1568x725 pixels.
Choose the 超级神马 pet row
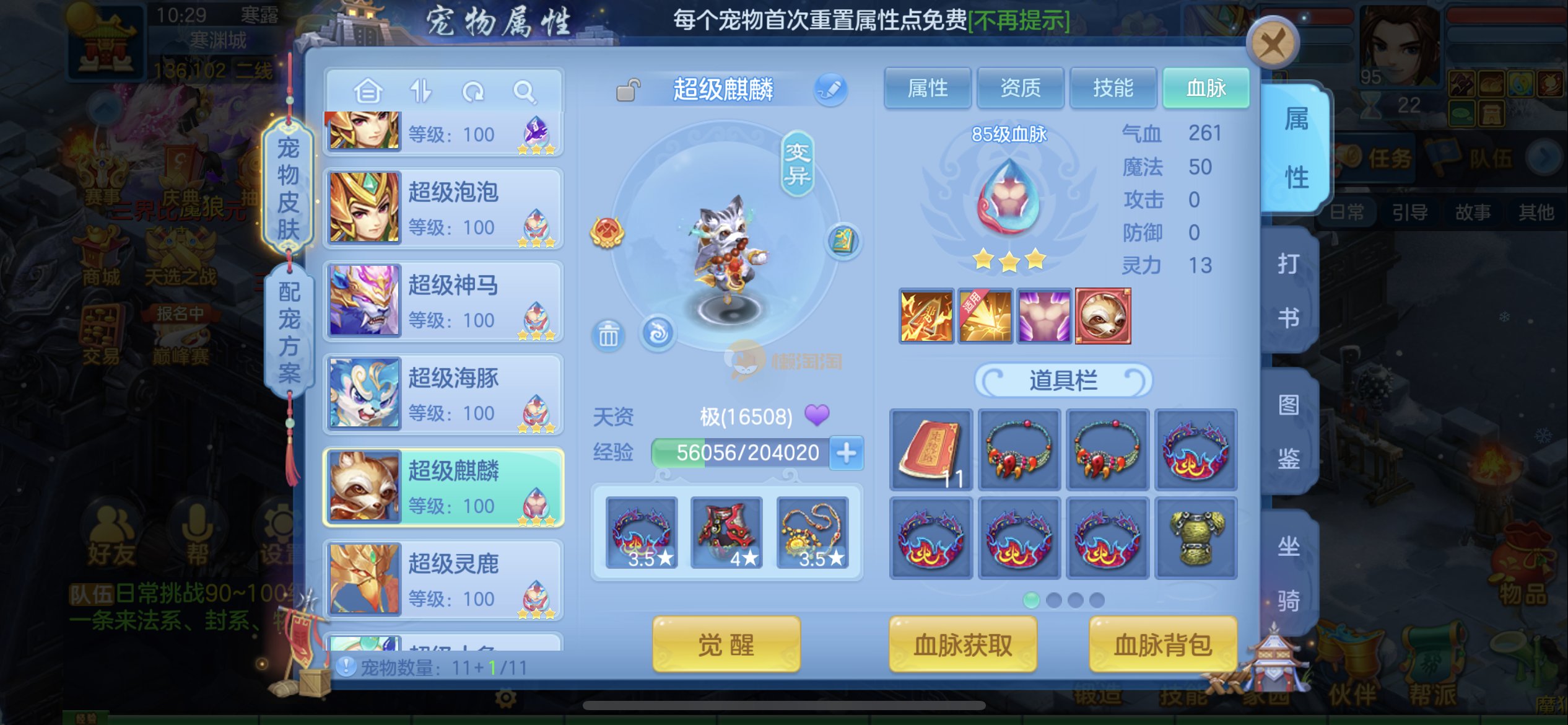[x=443, y=301]
